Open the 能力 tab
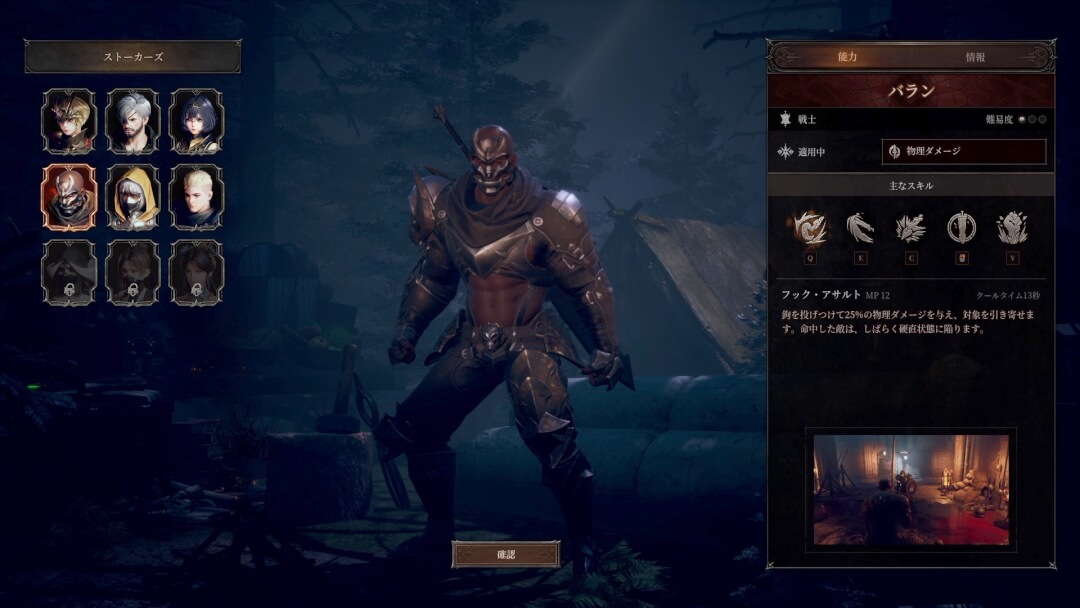Image resolution: width=1080 pixels, height=608 pixels. 847,58
